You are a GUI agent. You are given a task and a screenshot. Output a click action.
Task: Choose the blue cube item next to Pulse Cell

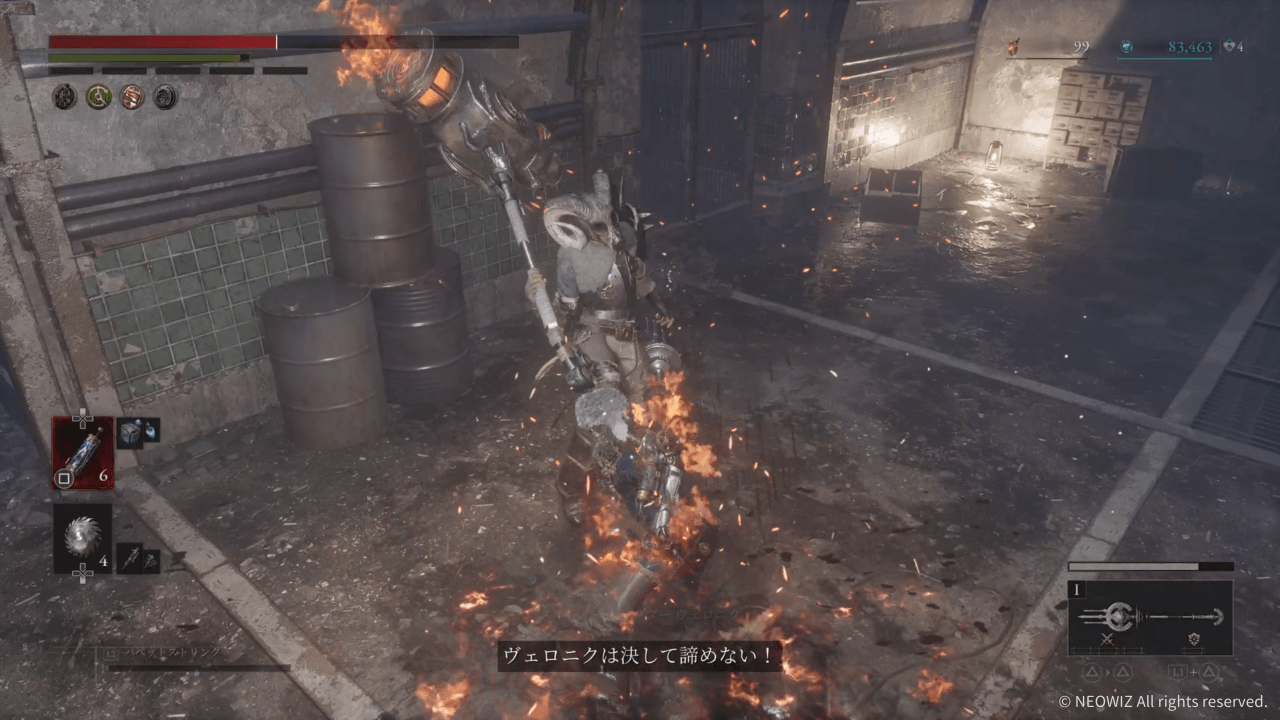click(131, 431)
